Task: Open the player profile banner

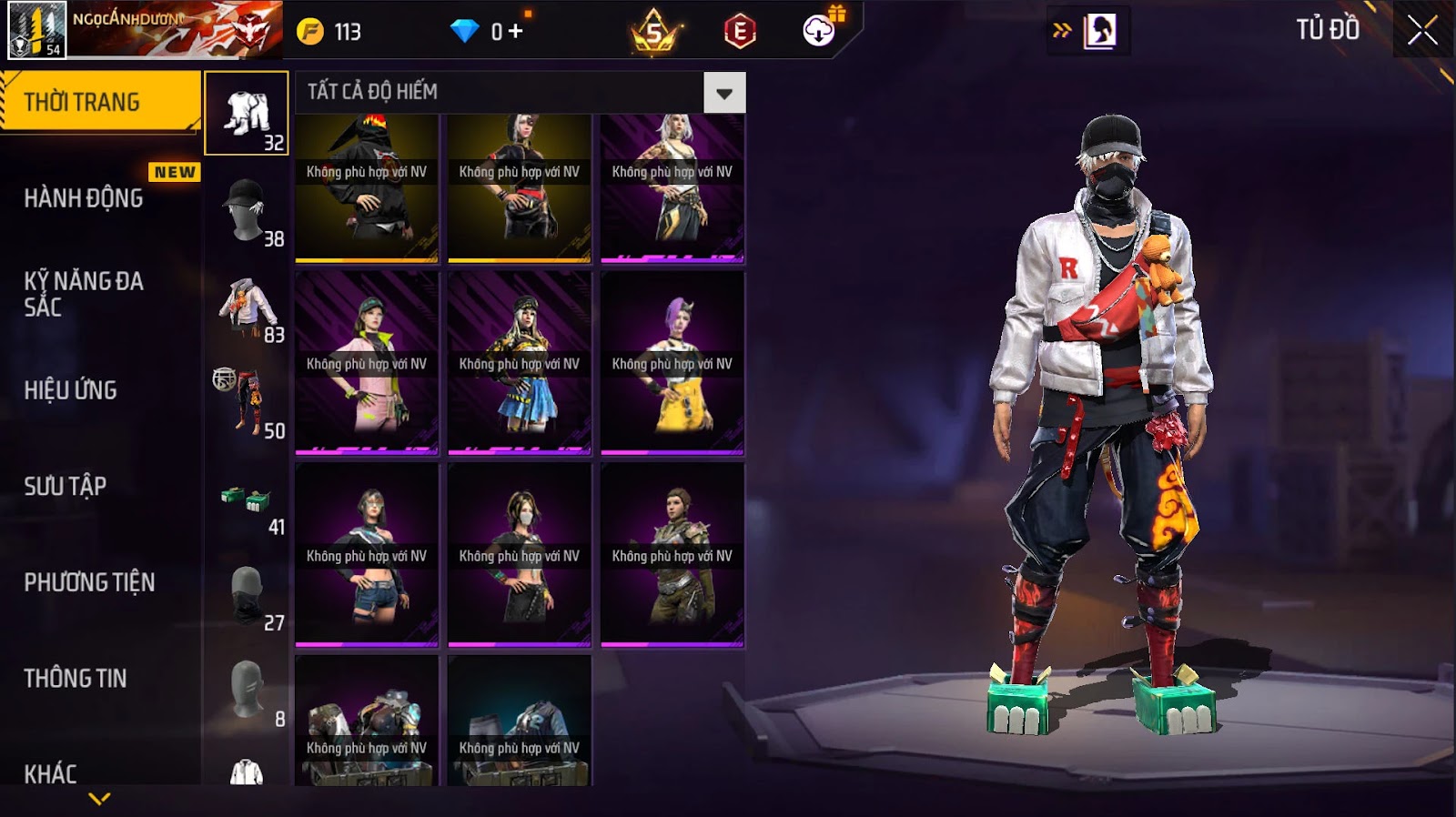Action: (145, 30)
